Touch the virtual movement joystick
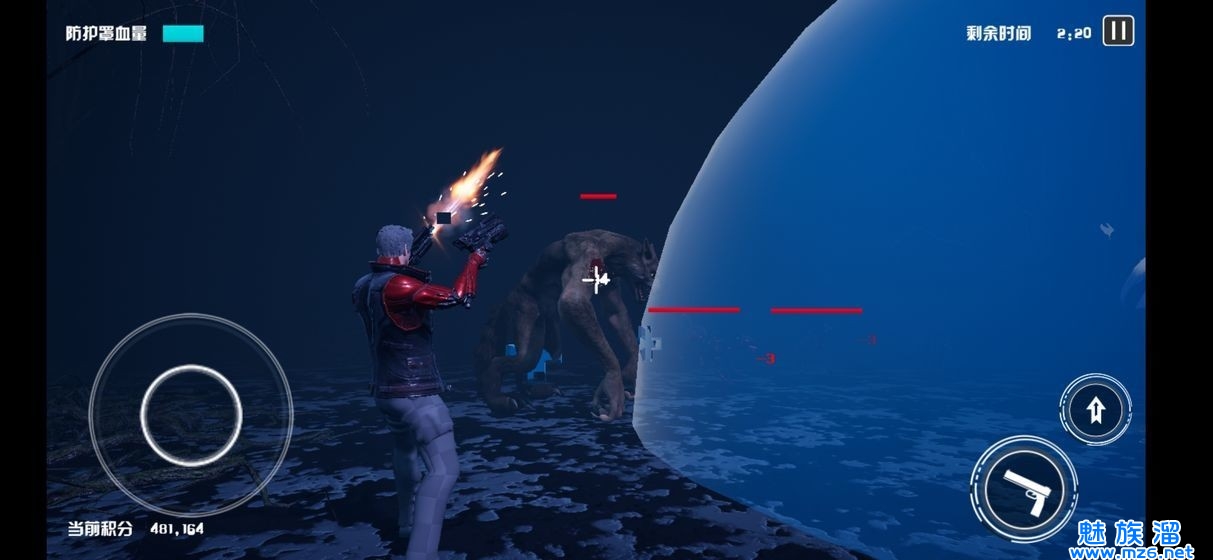This screenshot has width=1213, height=560. pos(191,412)
